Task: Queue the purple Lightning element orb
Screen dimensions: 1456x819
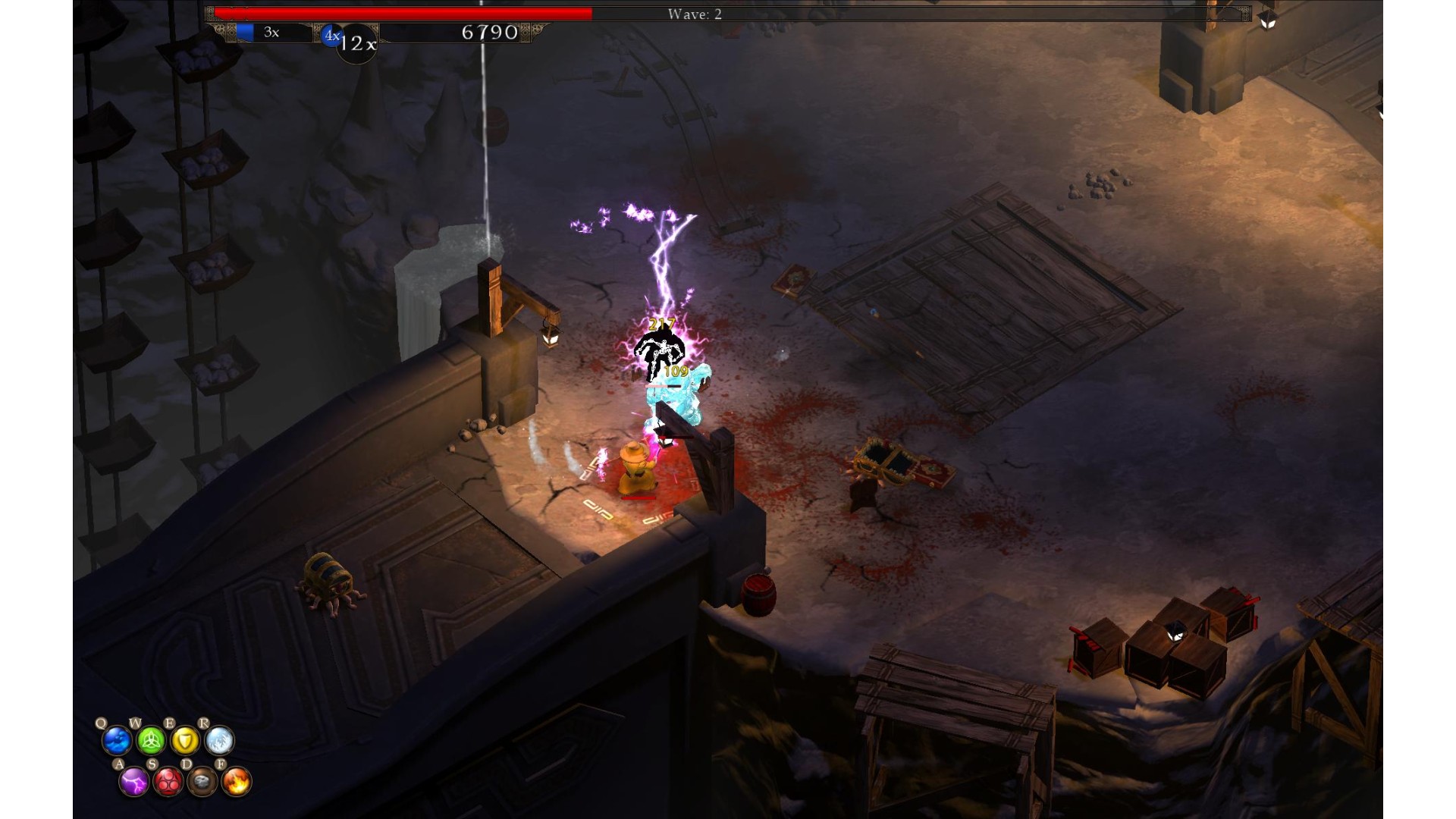Action: tap(134, 781)
